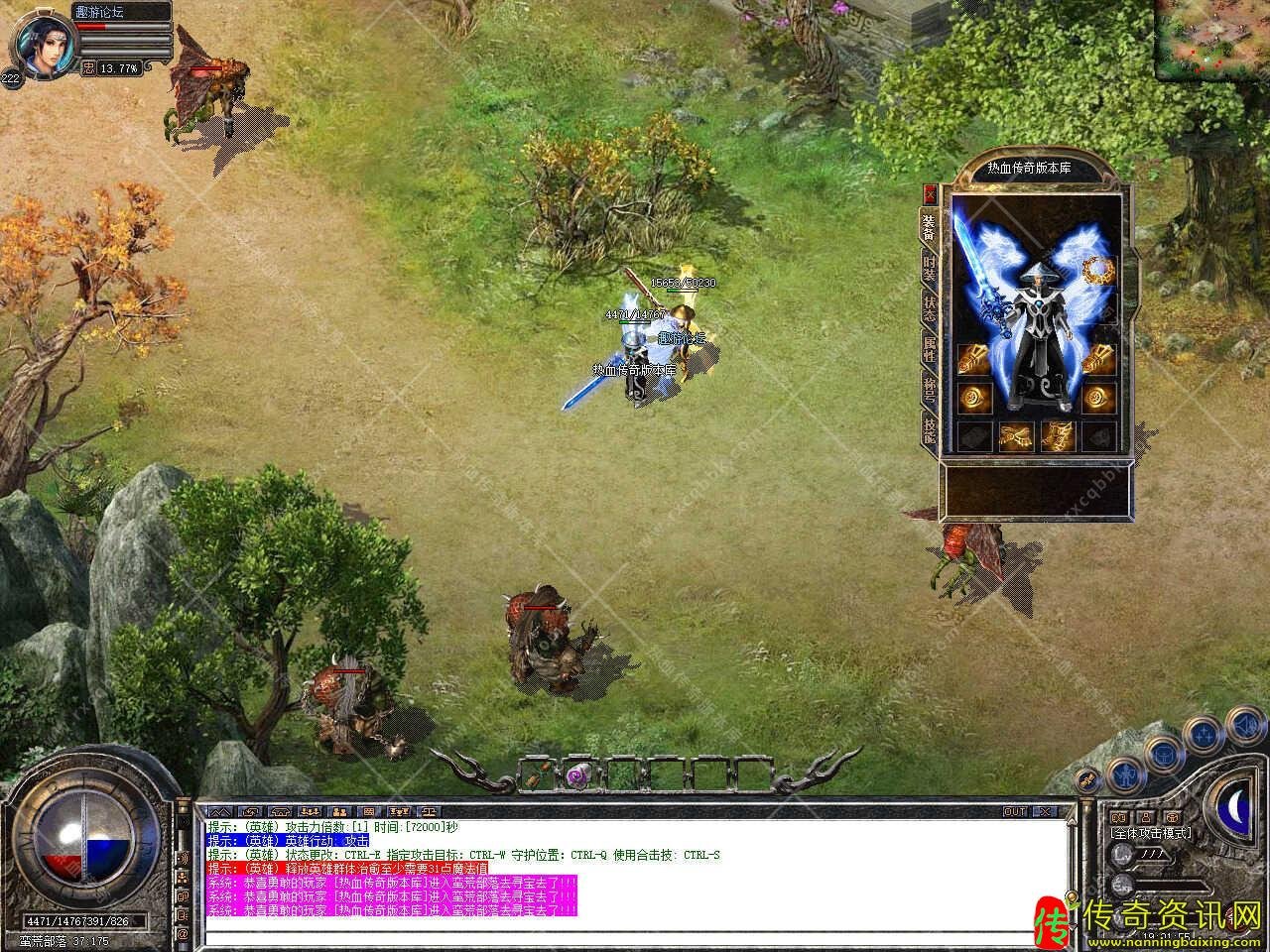Change the 全体攻击模式 attack mode label
Screen dimensions: 1270x952
(x=1151, y=833)
